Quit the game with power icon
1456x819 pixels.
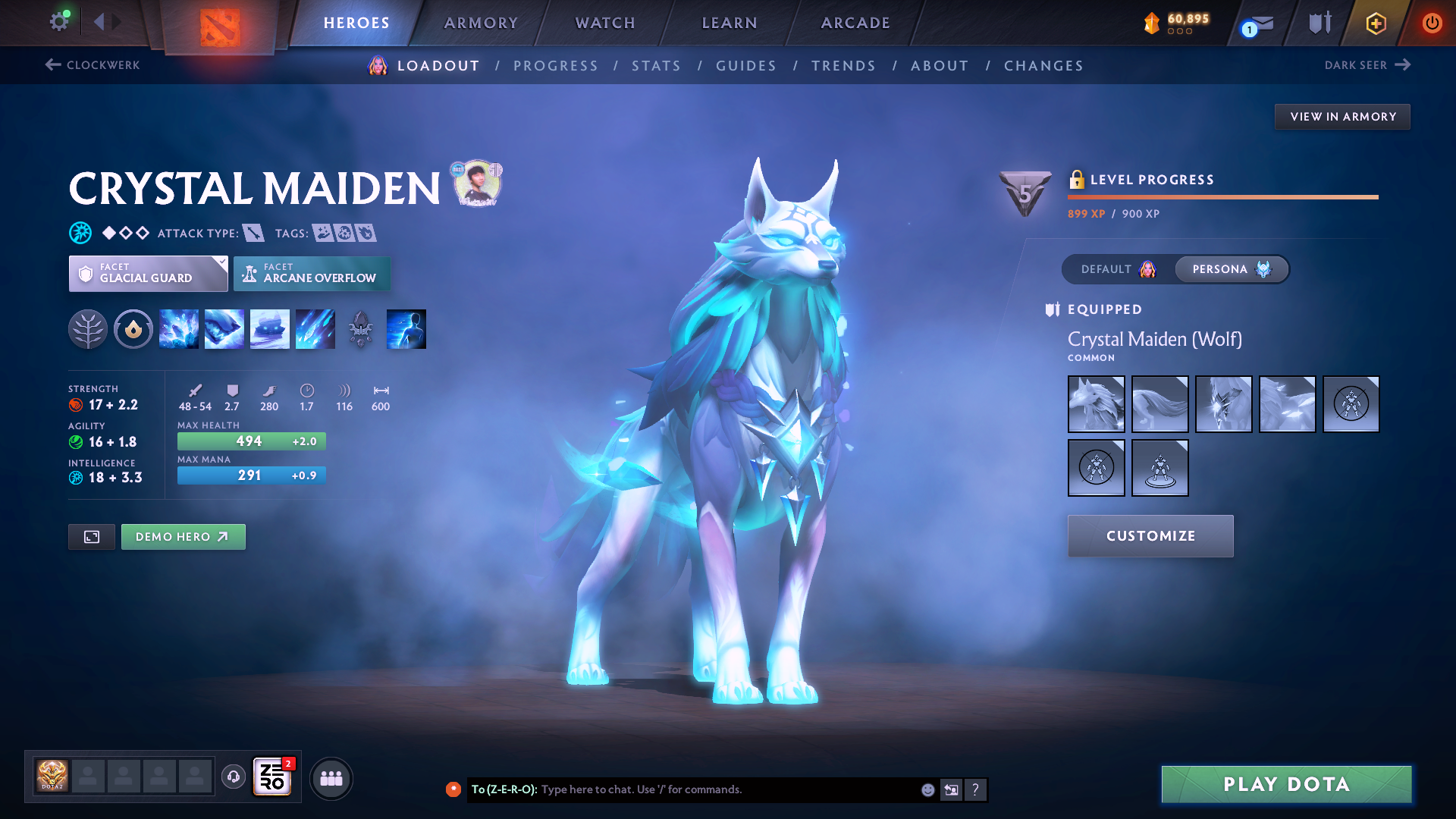tap(1432, 23)
